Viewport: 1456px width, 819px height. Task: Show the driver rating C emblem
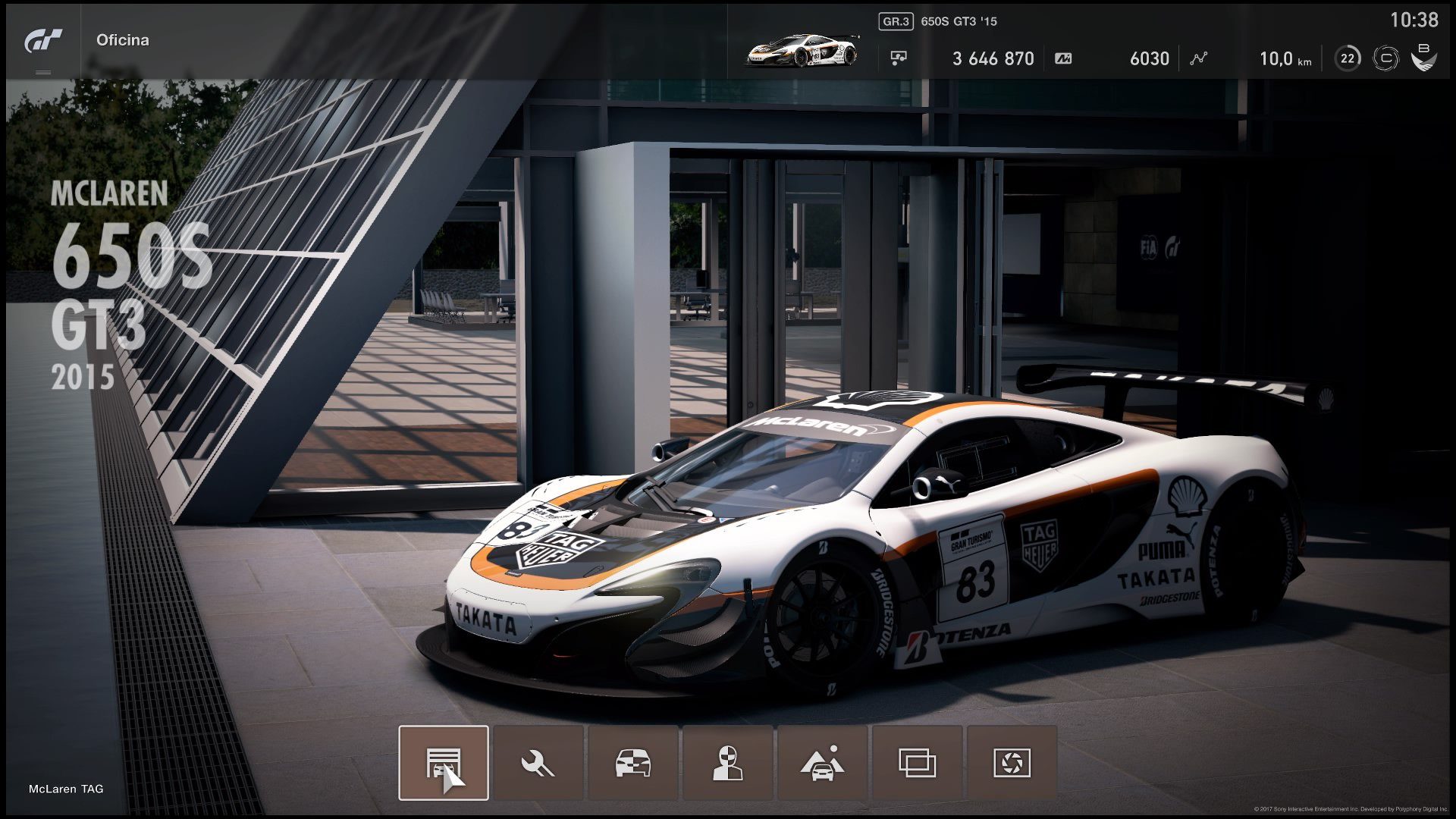1385,58
